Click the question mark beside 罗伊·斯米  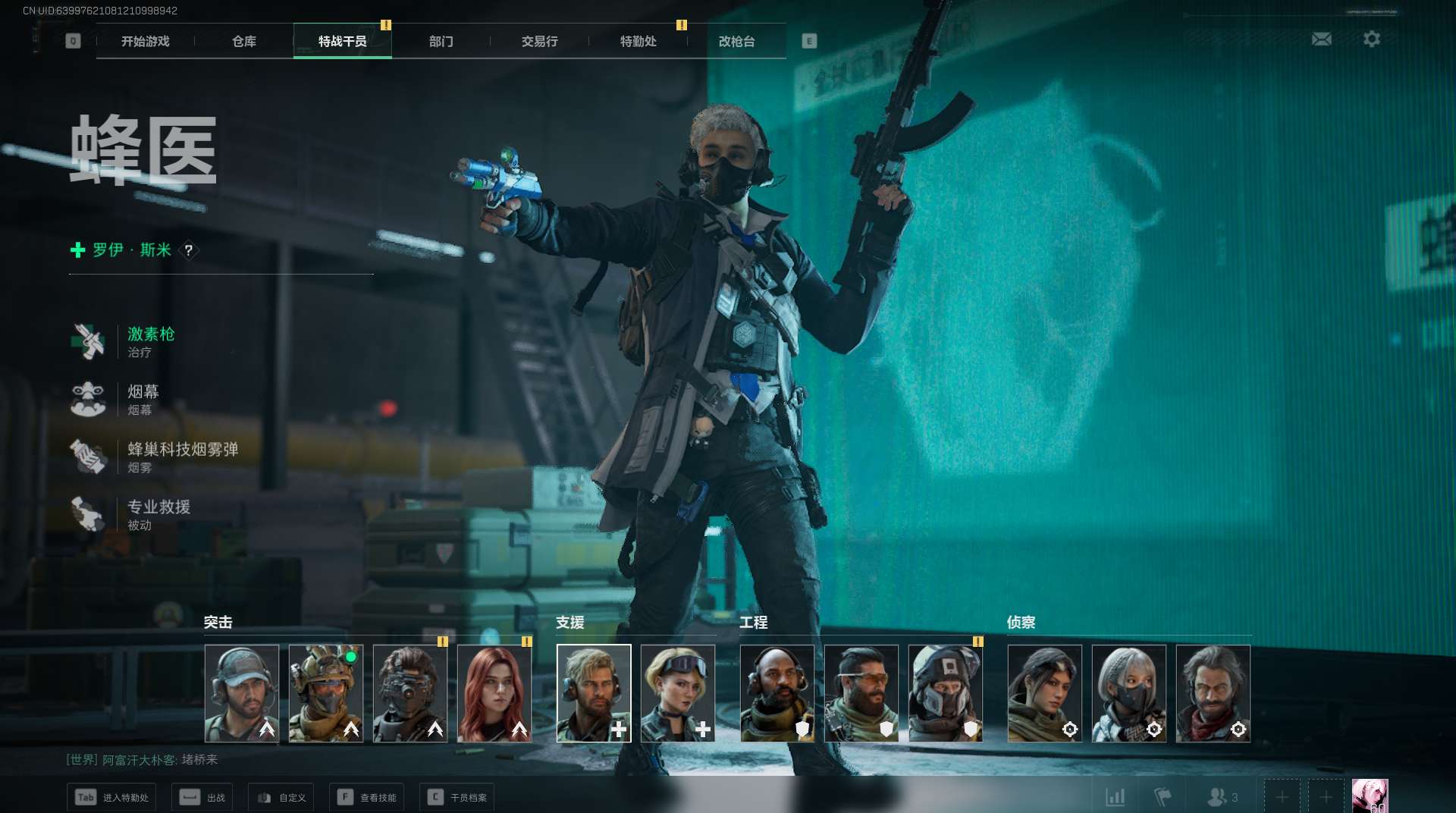tap(189, 250)
